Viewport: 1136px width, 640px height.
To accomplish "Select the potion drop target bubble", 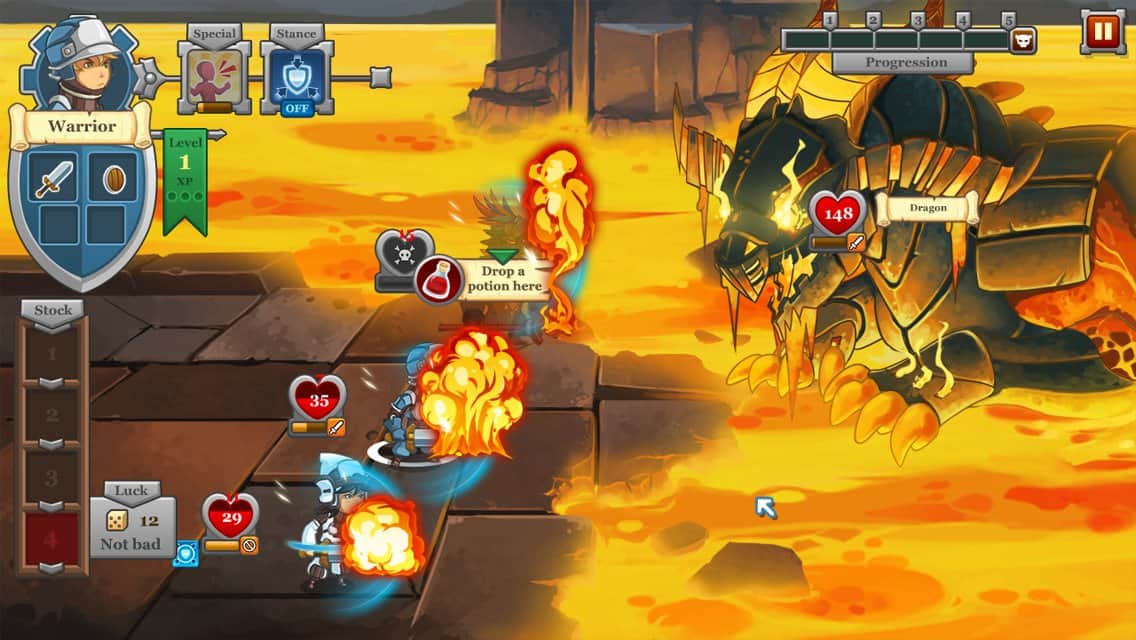I will (483, 279).
